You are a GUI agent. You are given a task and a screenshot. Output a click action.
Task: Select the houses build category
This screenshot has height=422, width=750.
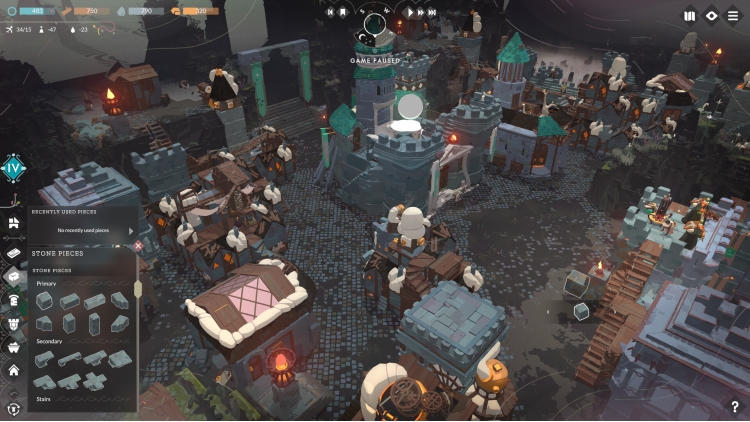(14, 223)
